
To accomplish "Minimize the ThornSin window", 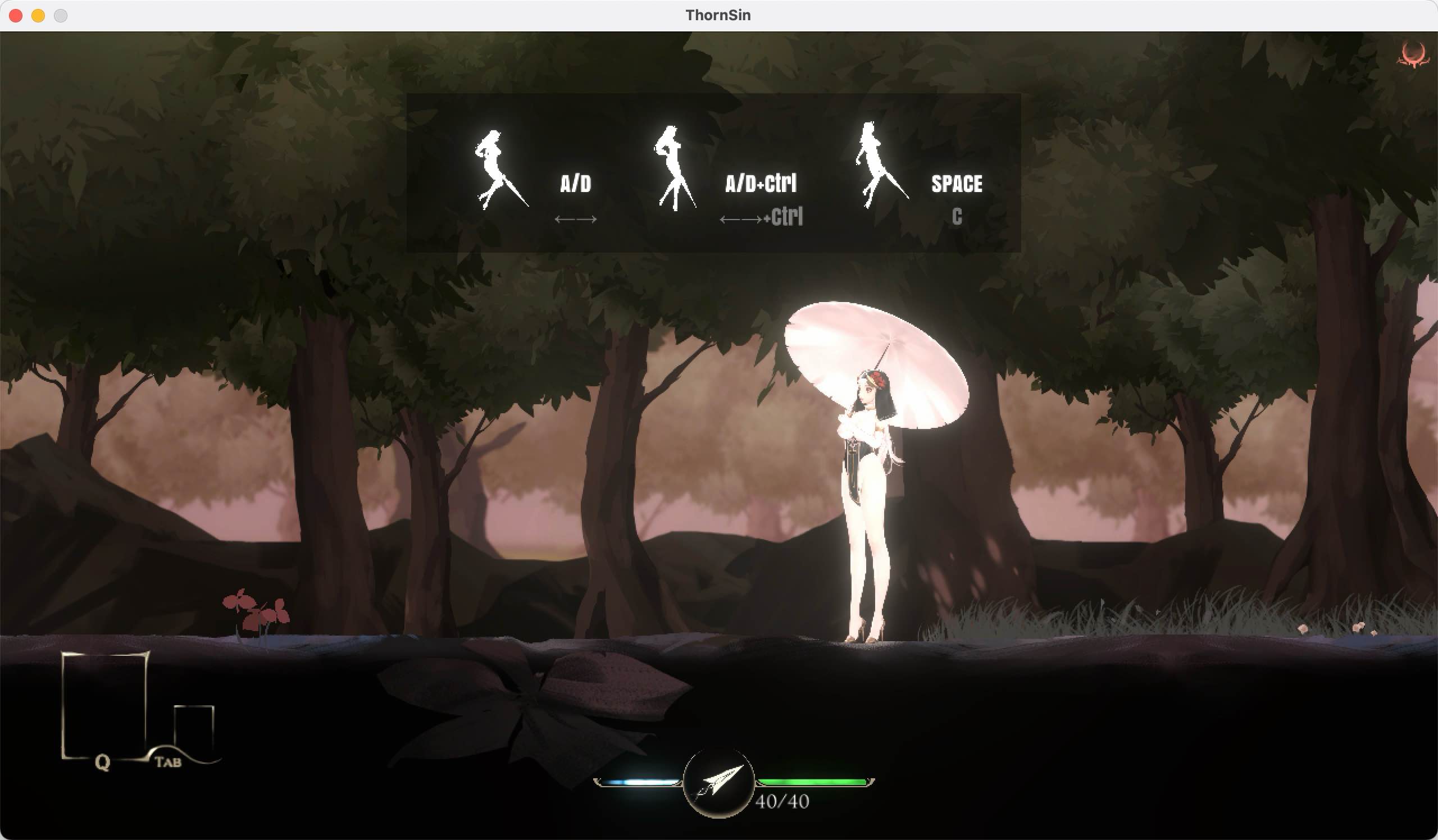I will (38, 15).
